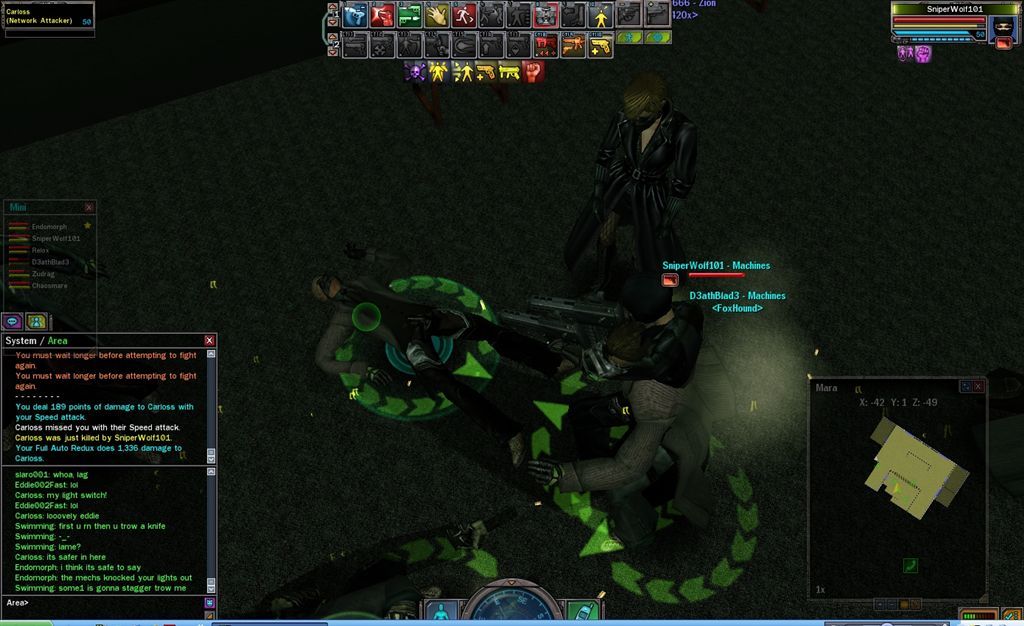Click the Mara minimap building
The height and width of the screenshot is (626, 1024).
914,460
